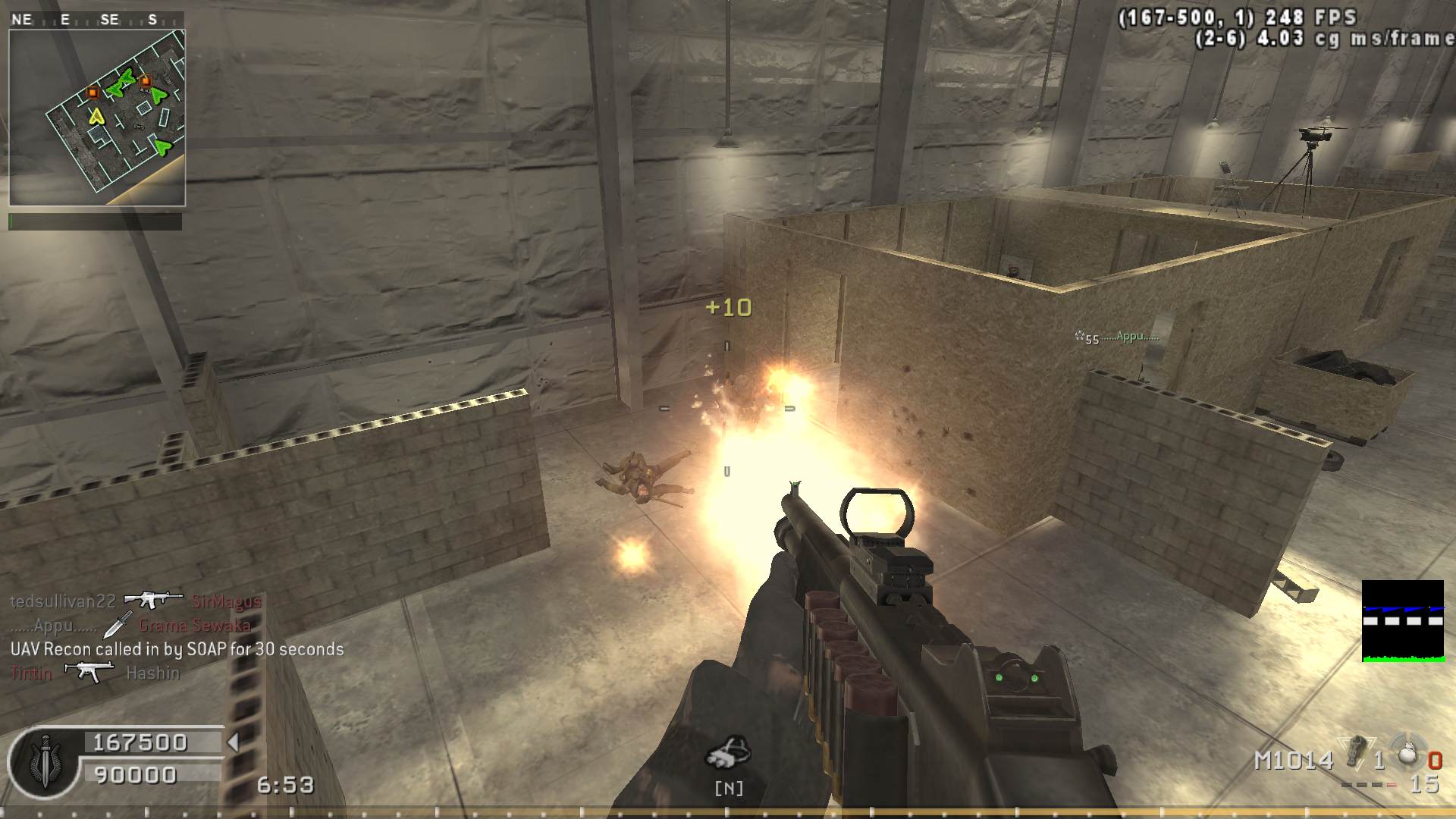Click the minimap in the corner
Screen dimensions: 1456x819
click(x=97, y=118)
